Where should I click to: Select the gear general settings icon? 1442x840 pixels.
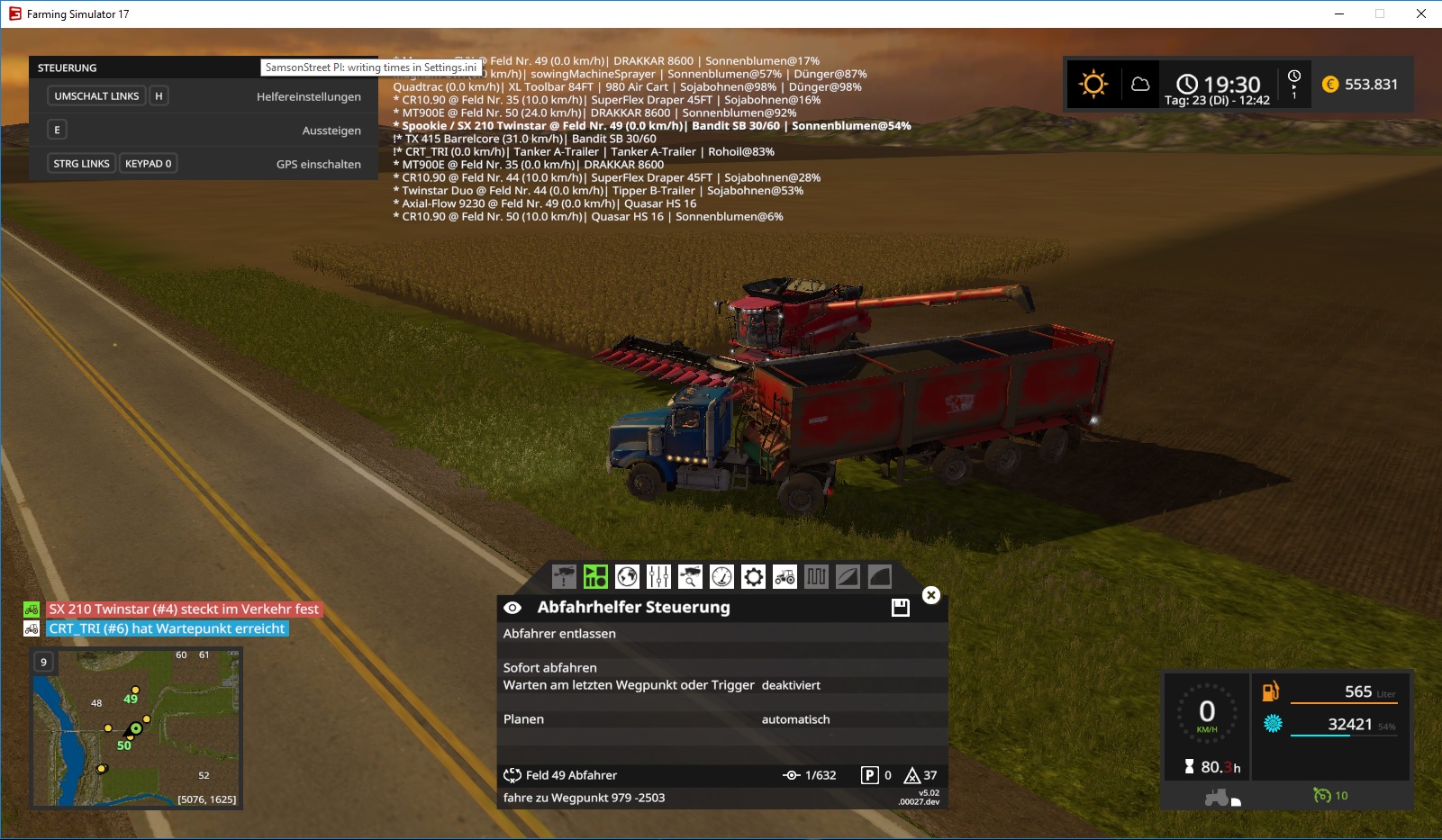(755, 577)
